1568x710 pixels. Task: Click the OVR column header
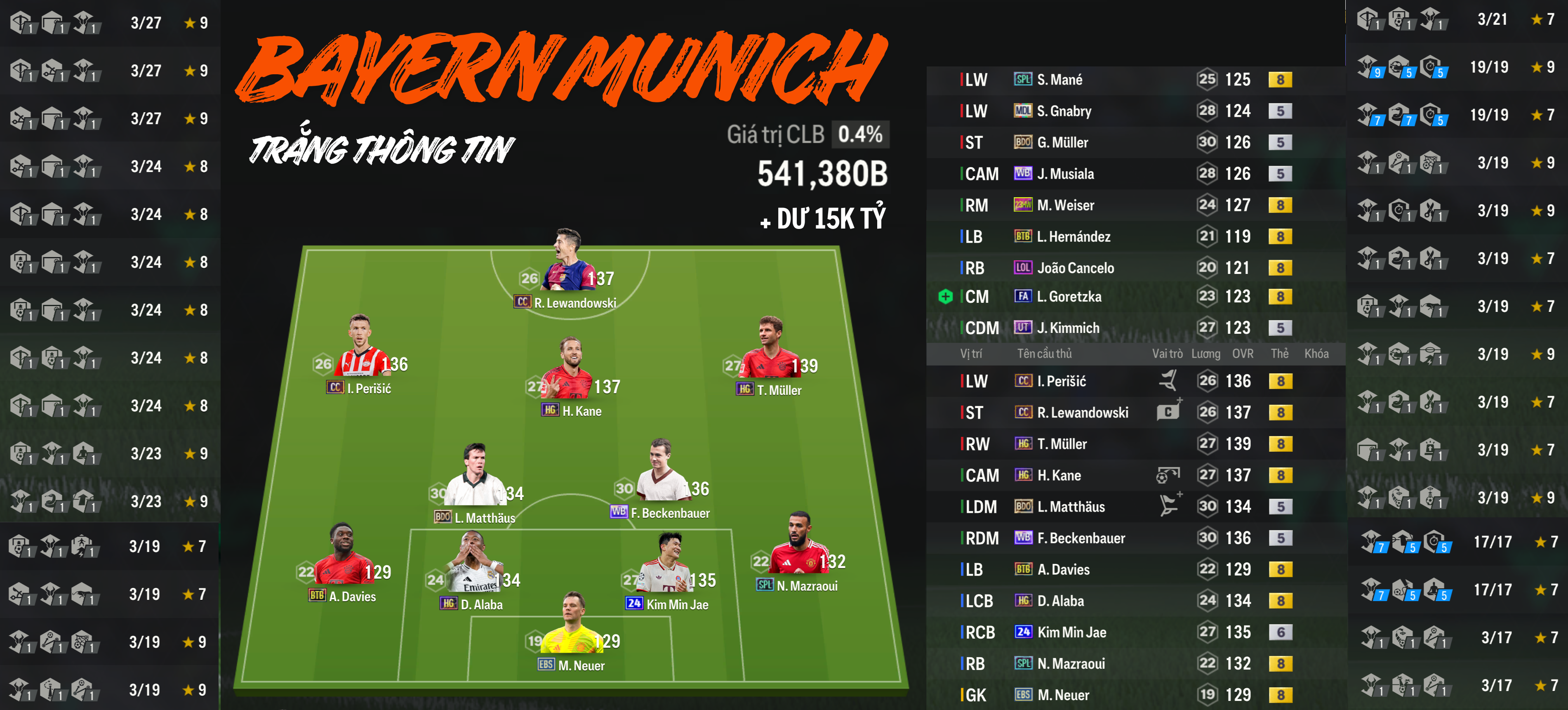1242,354
